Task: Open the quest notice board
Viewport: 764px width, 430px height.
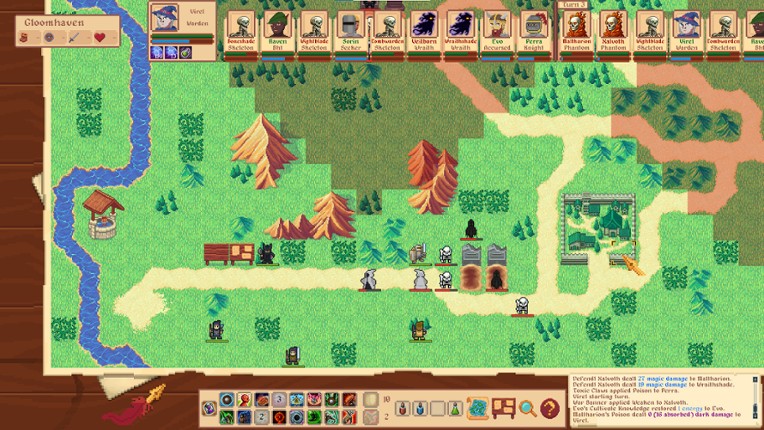Action: point(503,408)
